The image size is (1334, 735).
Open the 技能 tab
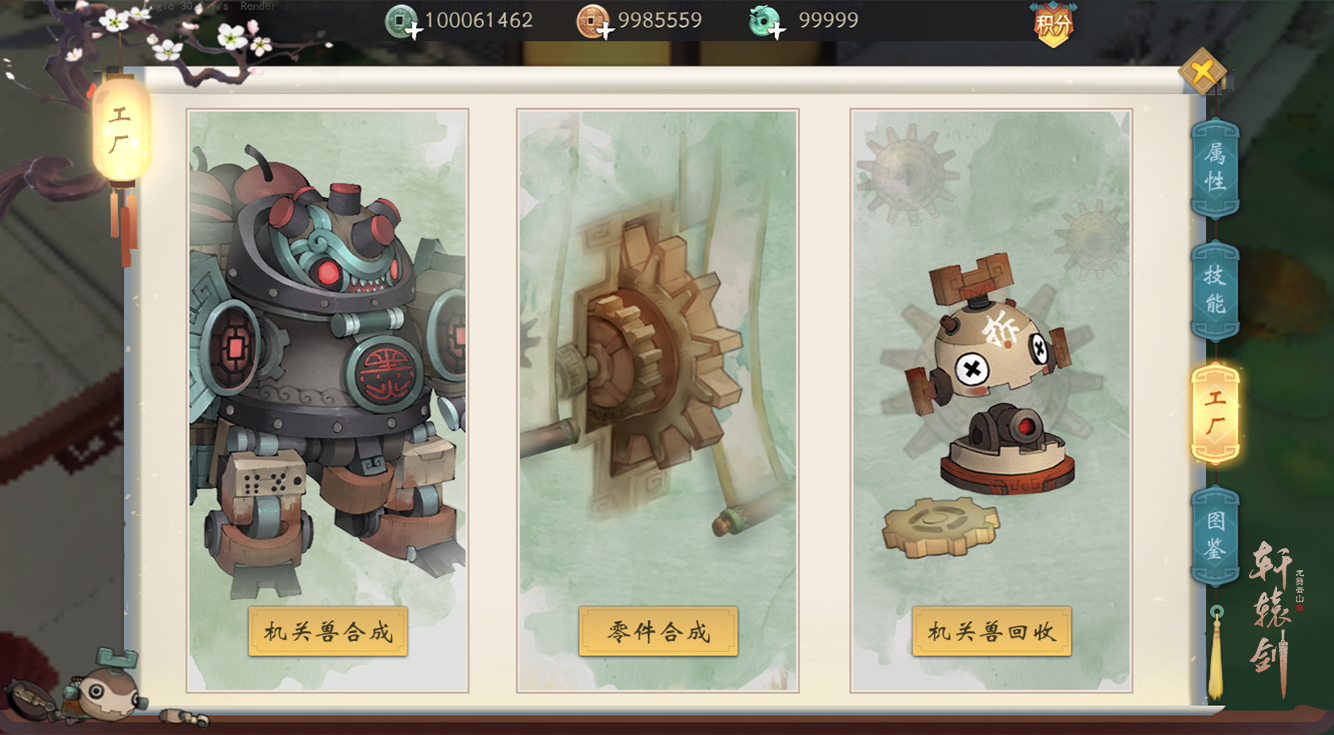pyautogui.click(x=1215, y=290)
